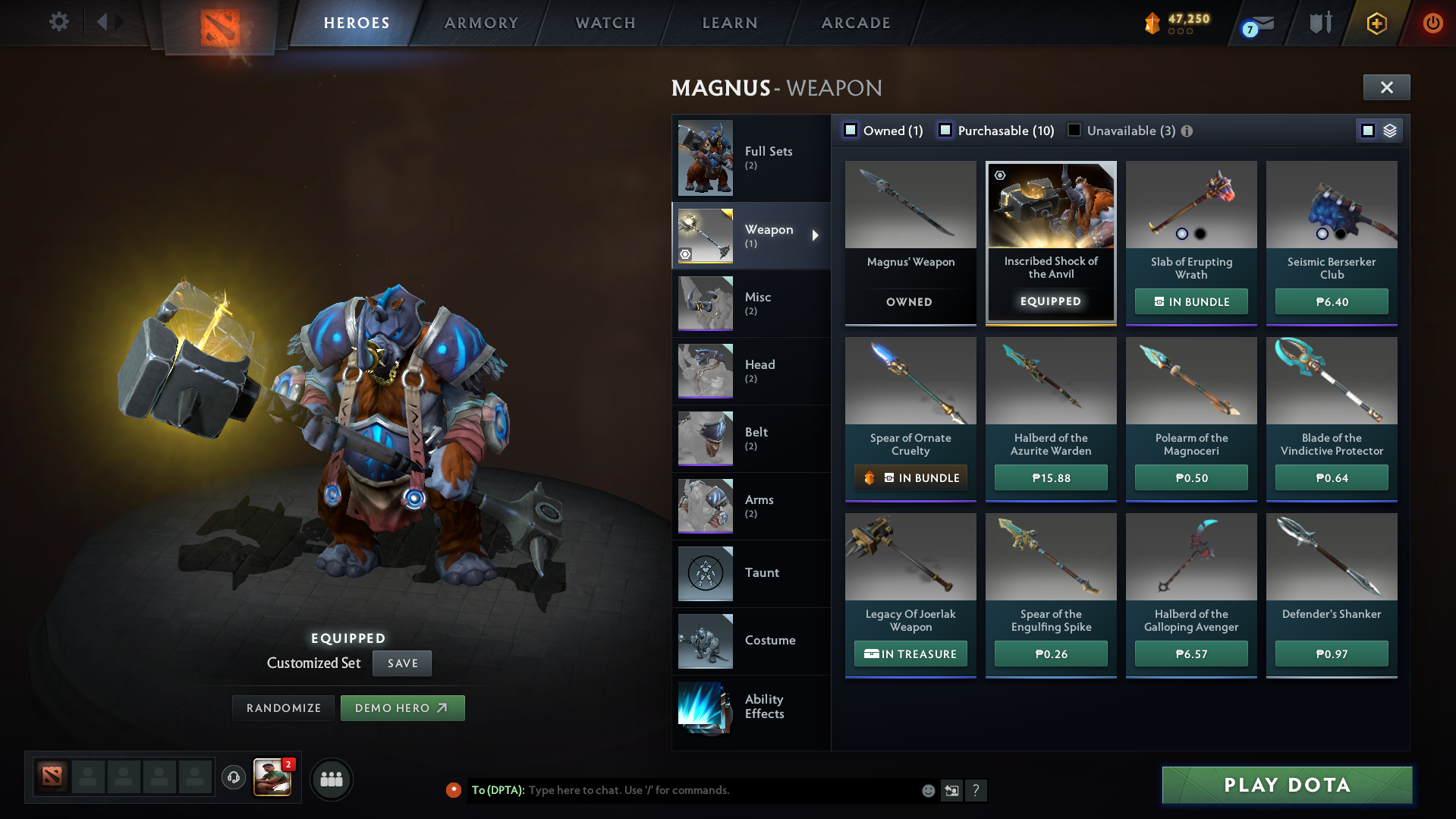Switch to the ARMORY tab
Viewport: 1456px width, 819px height.
pyautogui.click(x=481, y=22)
